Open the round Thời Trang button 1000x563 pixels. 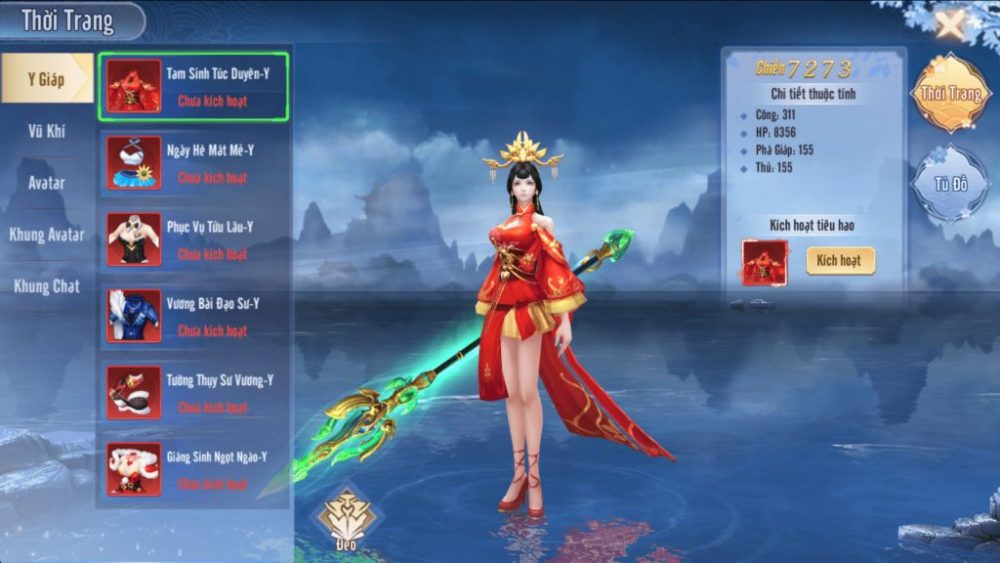tap(949, 93)
